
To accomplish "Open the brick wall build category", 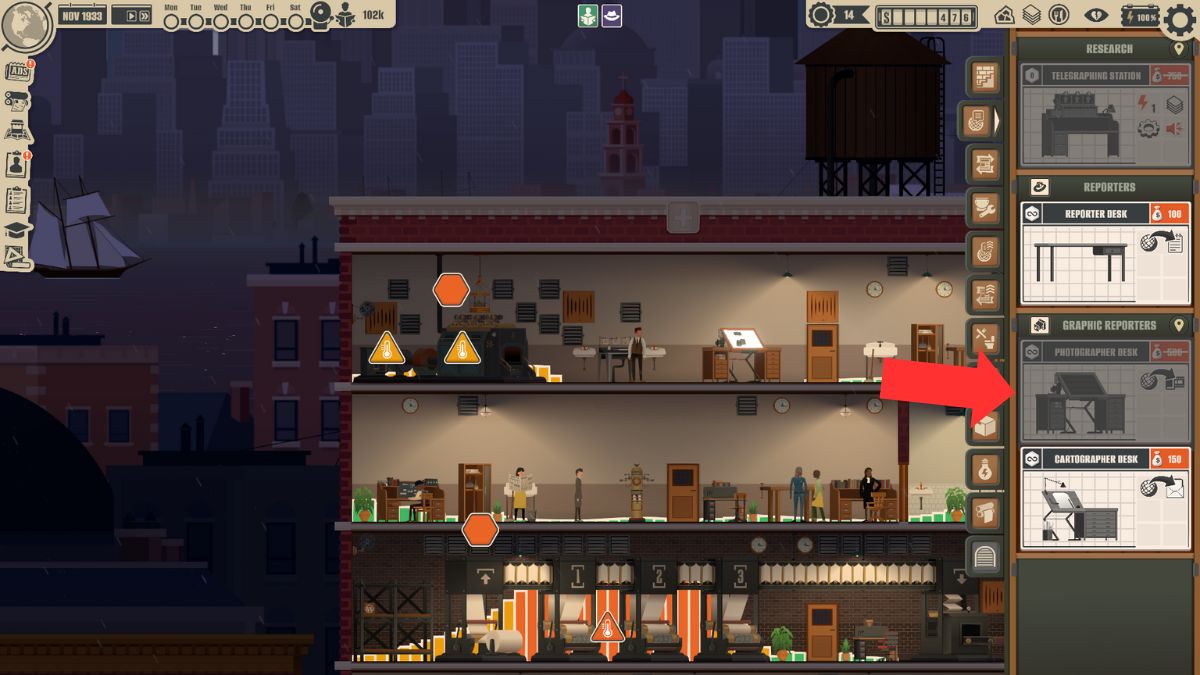I will point(986,77).
